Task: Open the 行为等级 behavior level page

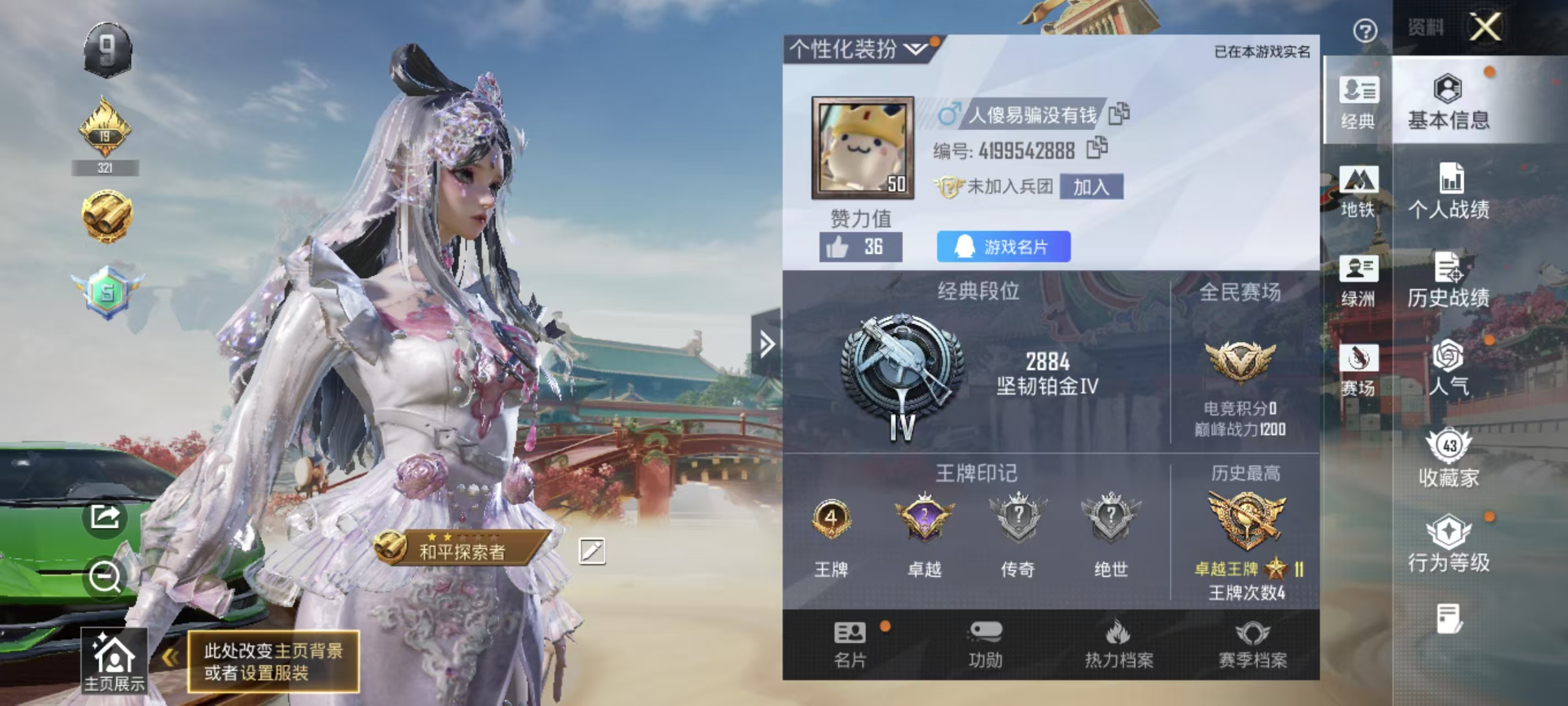Action: [x=1448, y=544]
